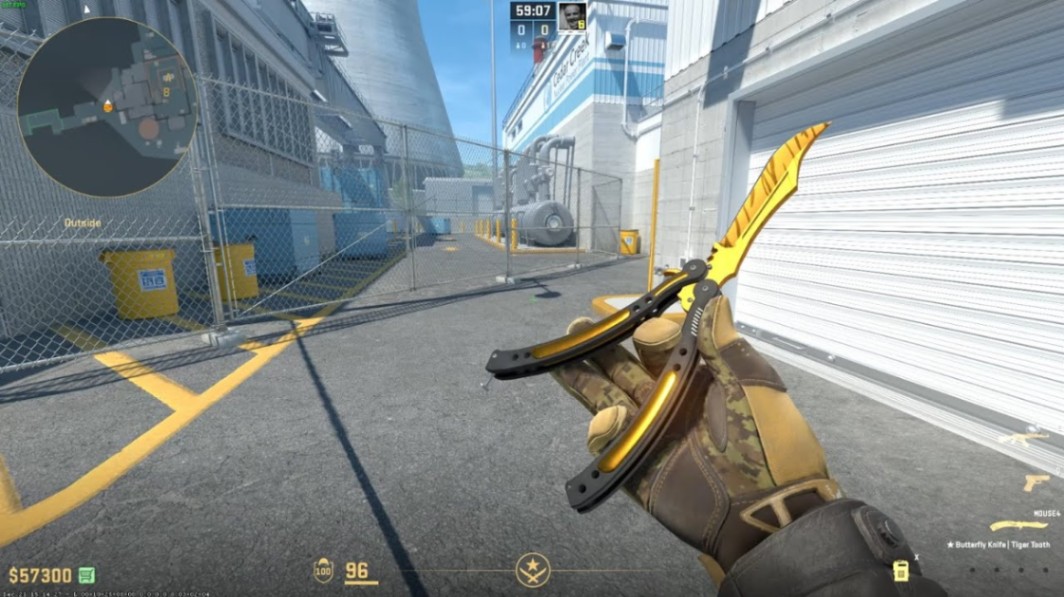Screen dimensions: 1064x597
Task: Click the yellow kit item icon
Action: coord(901,571)
